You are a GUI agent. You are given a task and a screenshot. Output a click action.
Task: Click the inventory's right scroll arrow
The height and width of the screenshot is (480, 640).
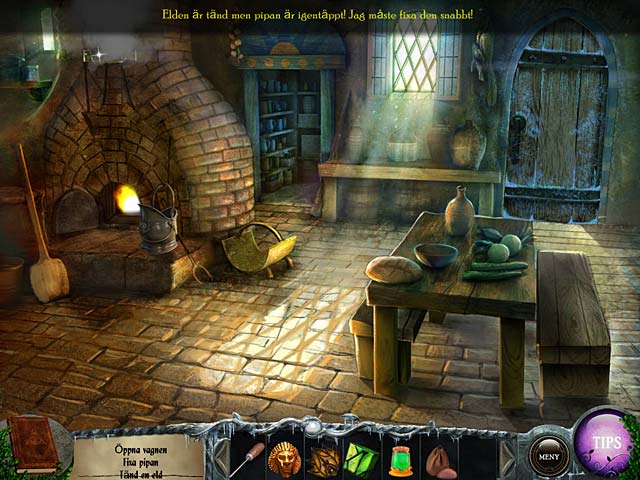pos(505,458)
